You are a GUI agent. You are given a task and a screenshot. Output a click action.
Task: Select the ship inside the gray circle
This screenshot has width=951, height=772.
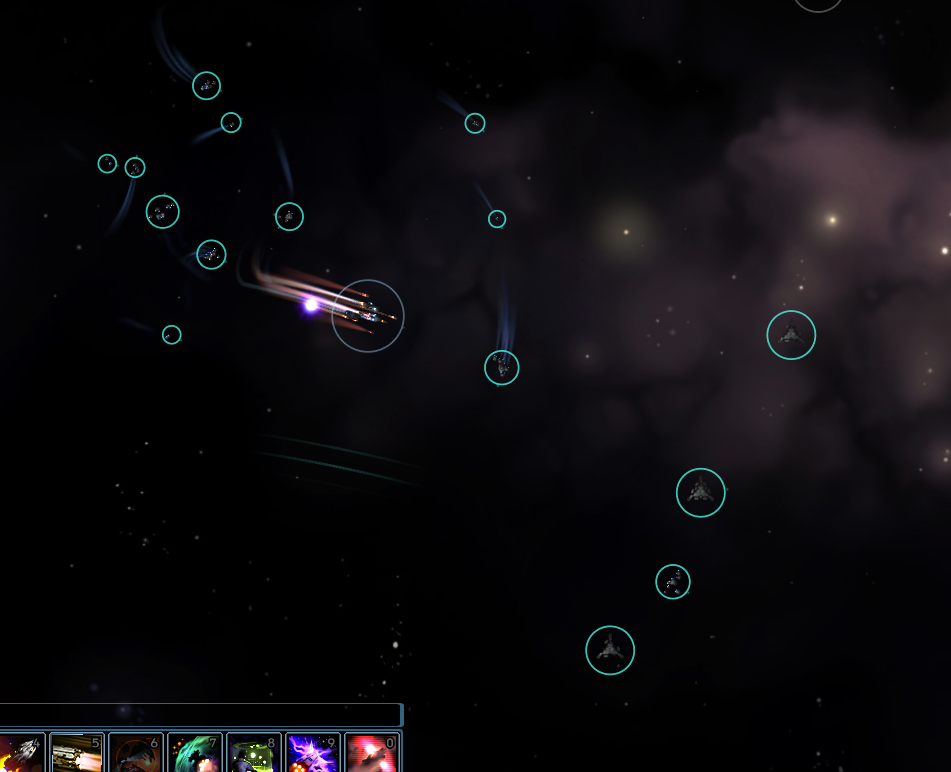pos(368,316)
